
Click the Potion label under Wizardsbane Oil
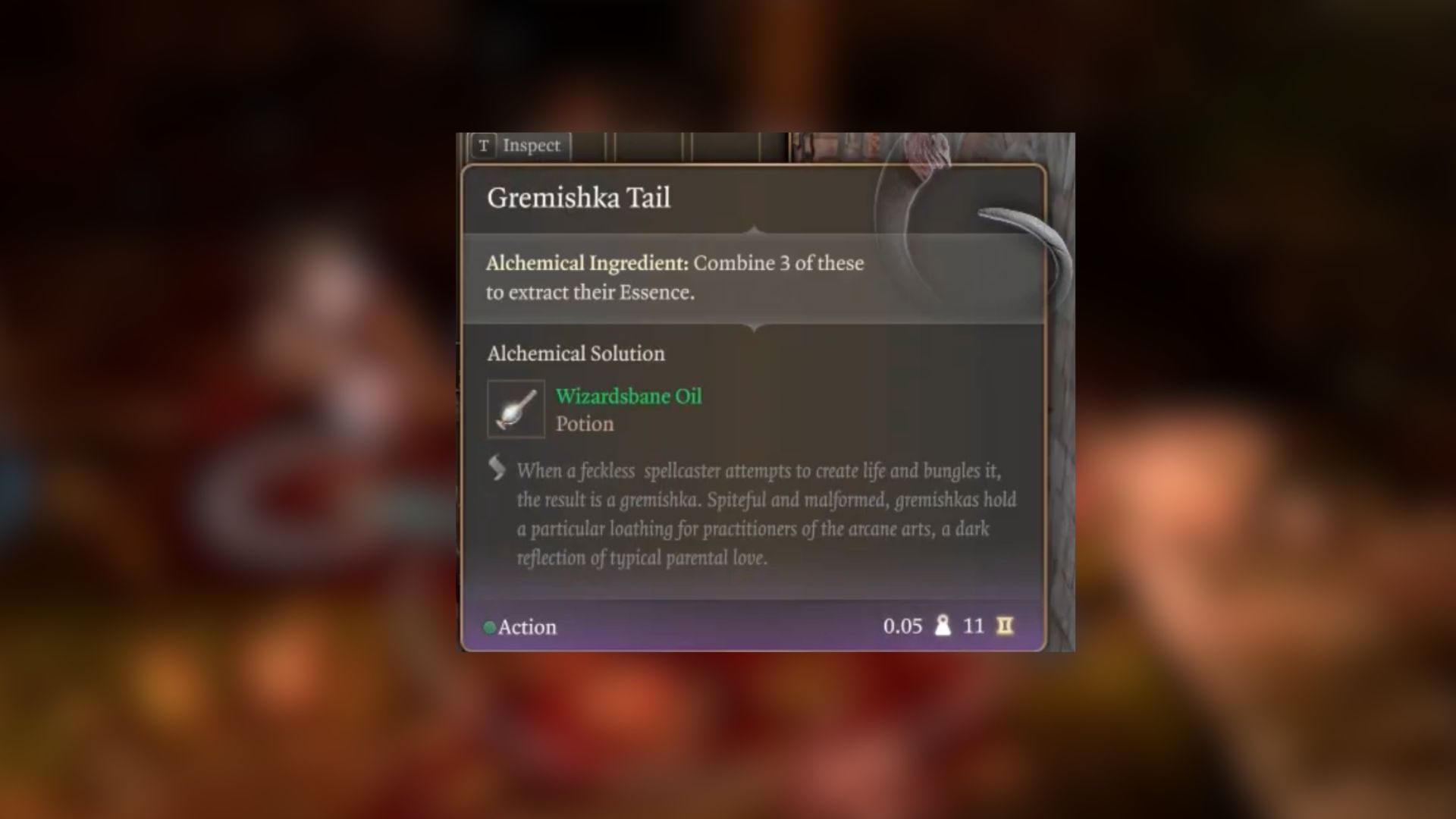(x=585, y=424)
